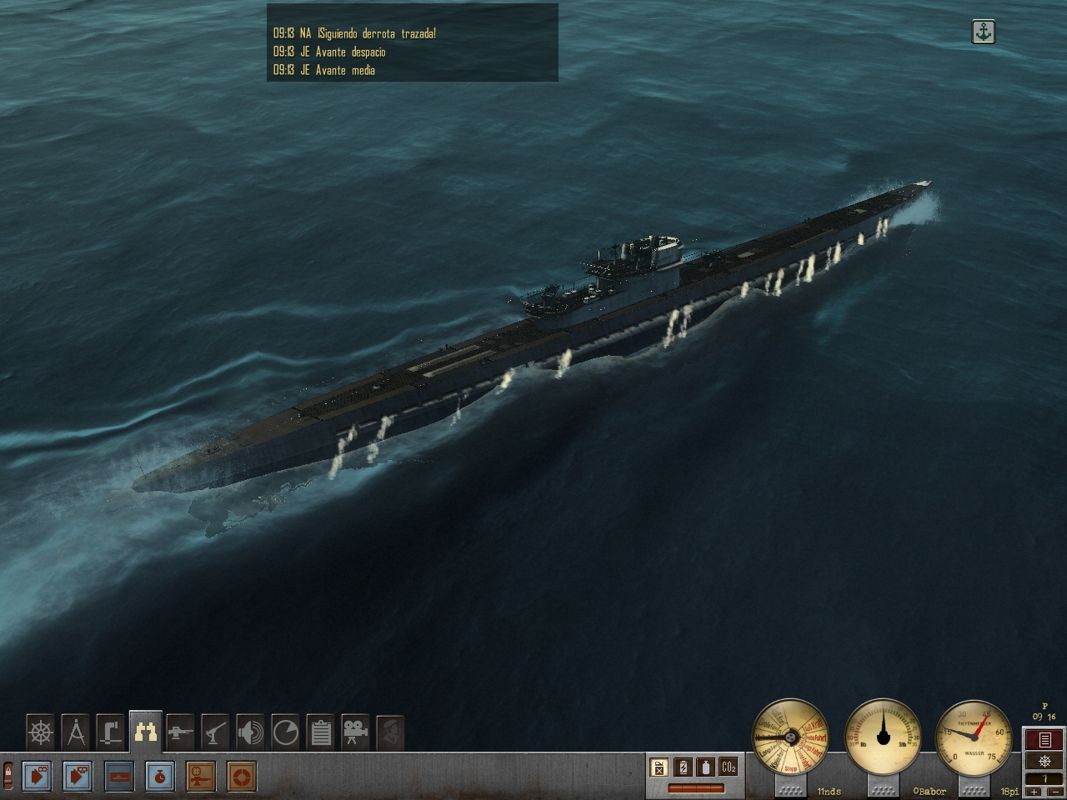This screenshot has width=1067, height=800.
Task: Open the deck gun station tab
Action: (180, 732)
